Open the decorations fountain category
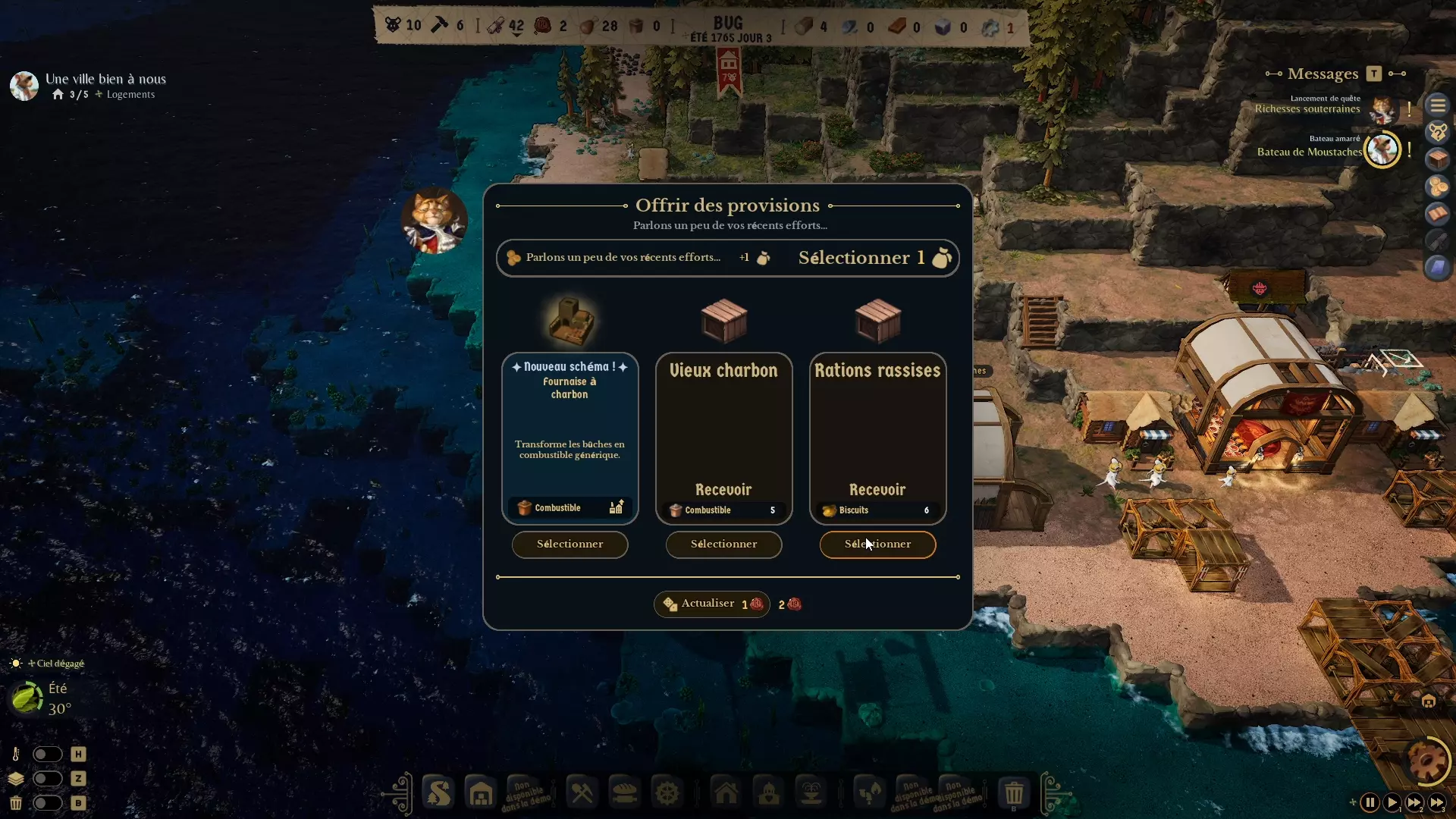 [x=811, y=792]
